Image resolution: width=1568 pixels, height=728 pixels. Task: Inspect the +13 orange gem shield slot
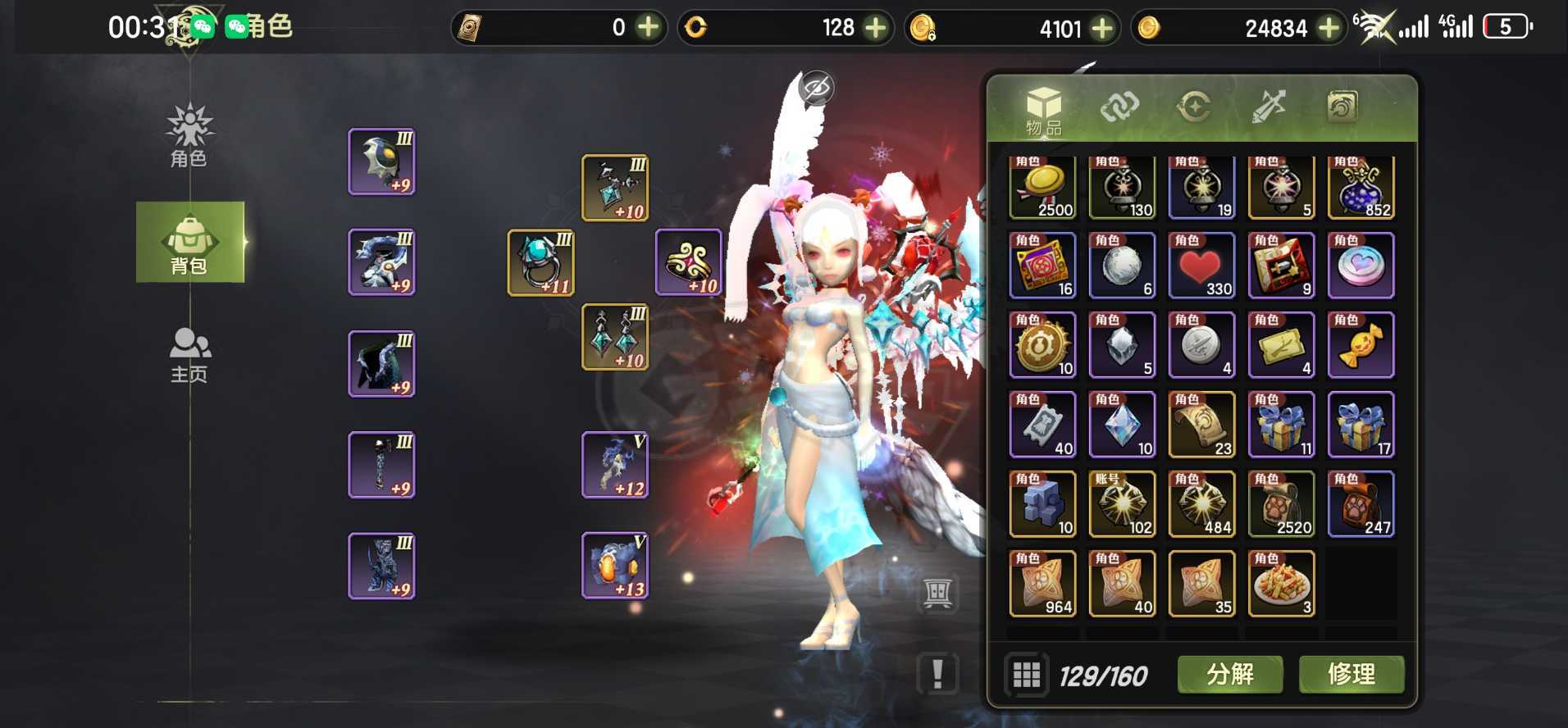[x=615, y=566]
